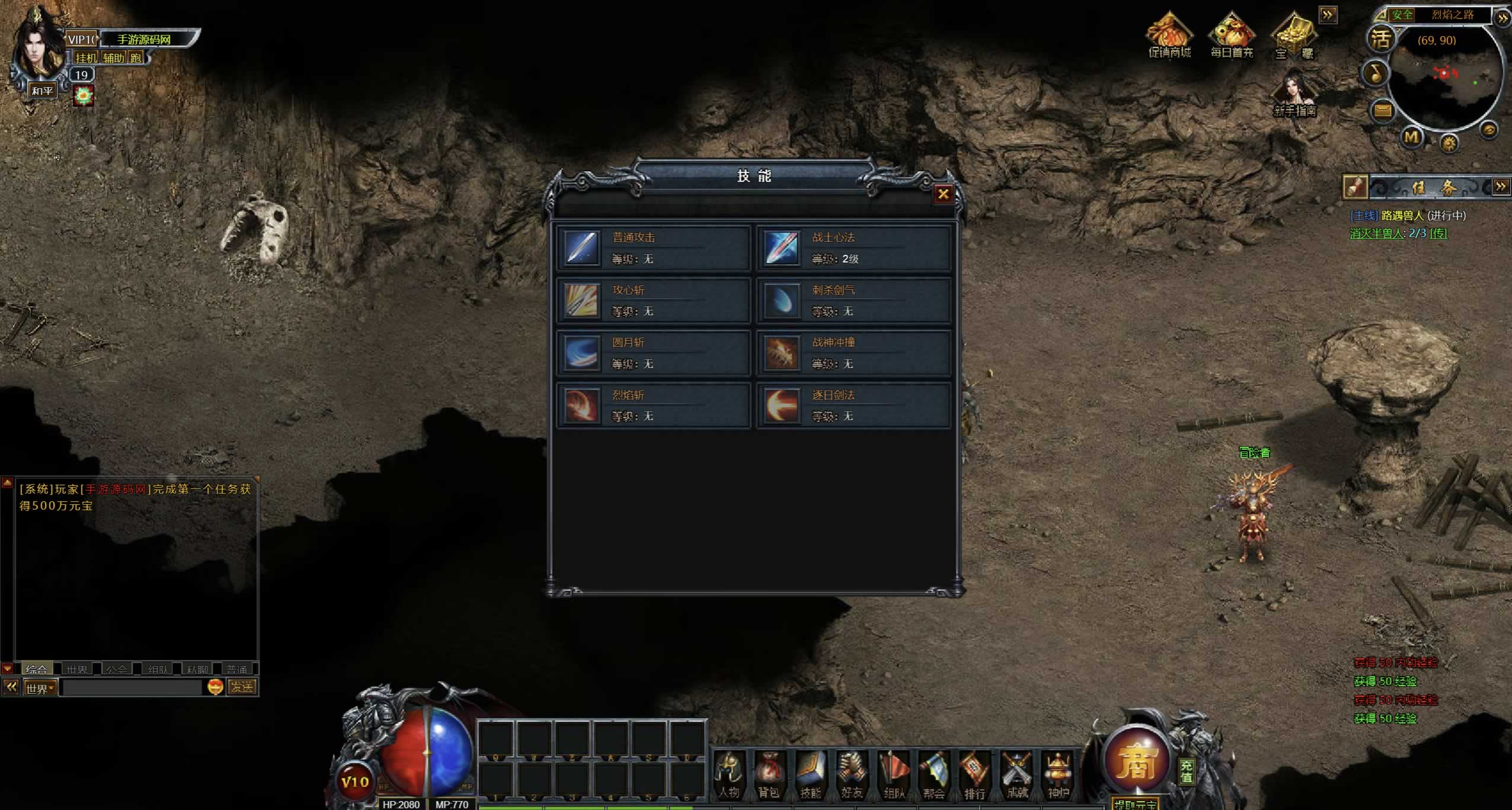The height and width of the screenshot is (810, 1512).
Task: Open the 神炉 furnace panel
Action: click(1058, 774)
